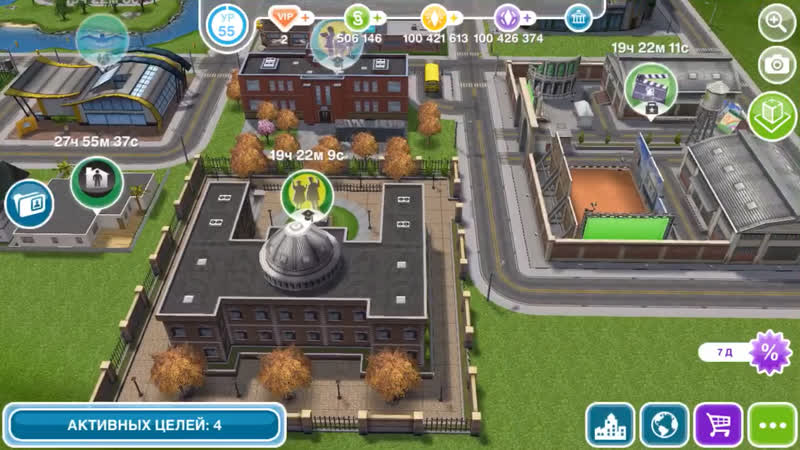Select the level 55 experience badge
The width and height of the screenshot is (800, 450).
point(227,25)
